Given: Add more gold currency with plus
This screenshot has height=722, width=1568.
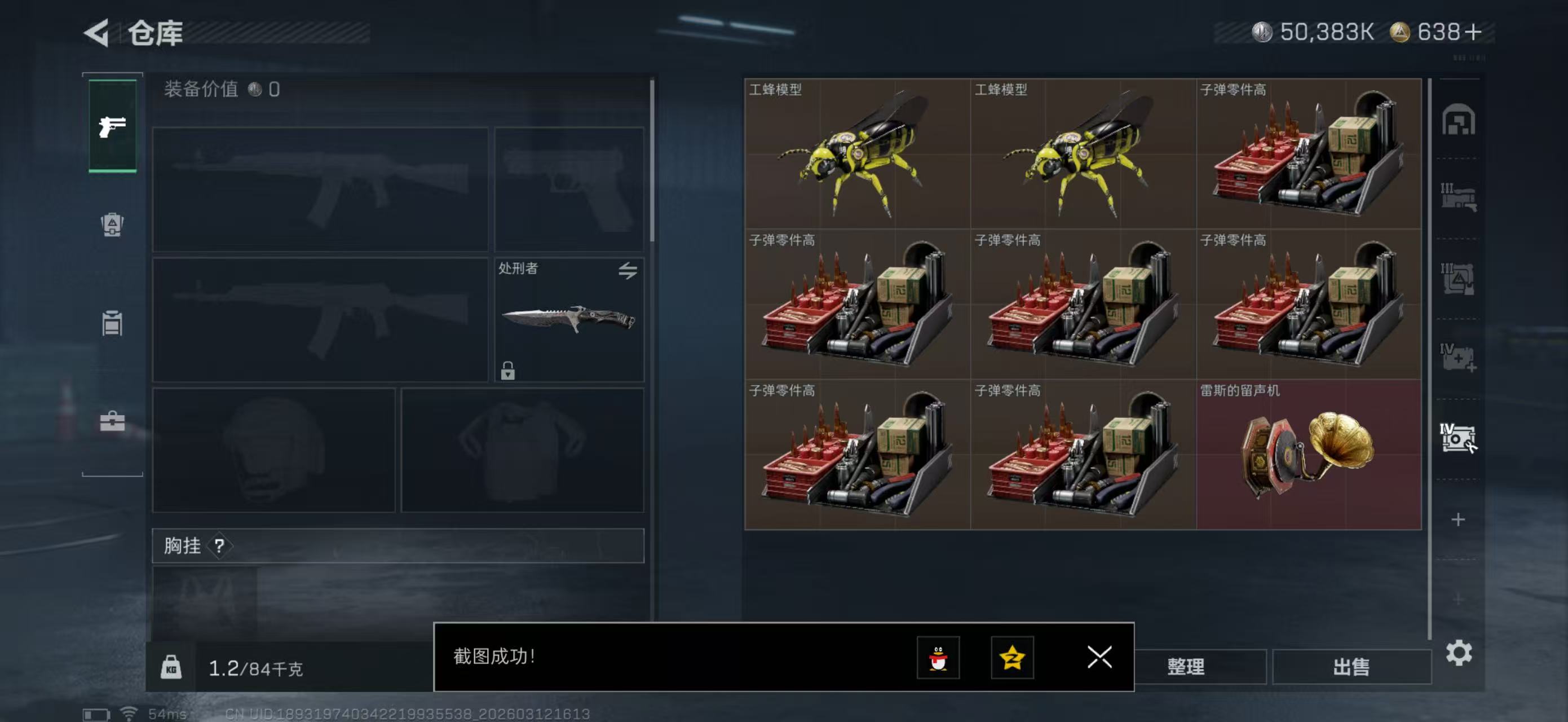Looking at the screenshot, I should click(x=1474, y=32).
